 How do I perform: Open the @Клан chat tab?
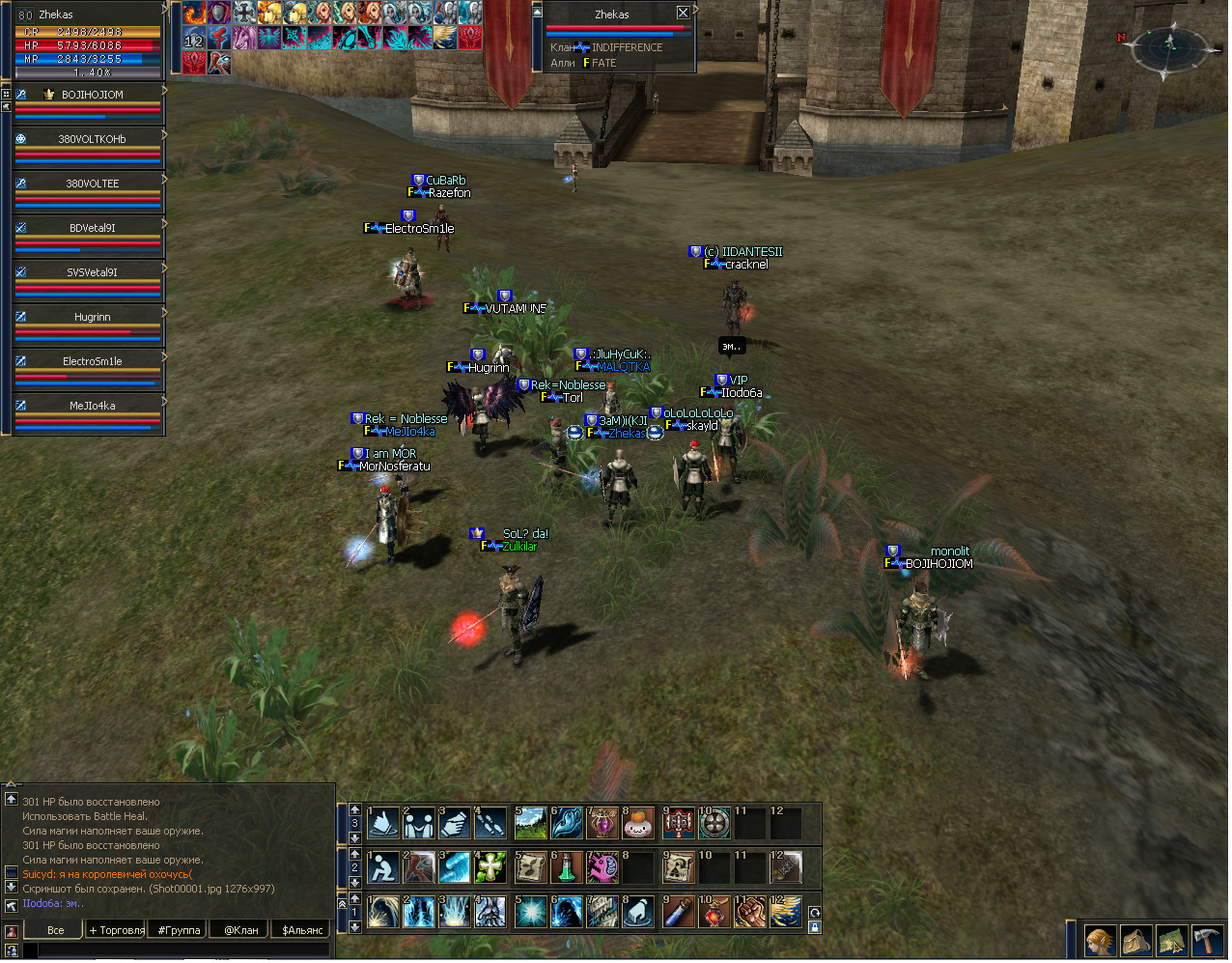[x=241, y=930]
